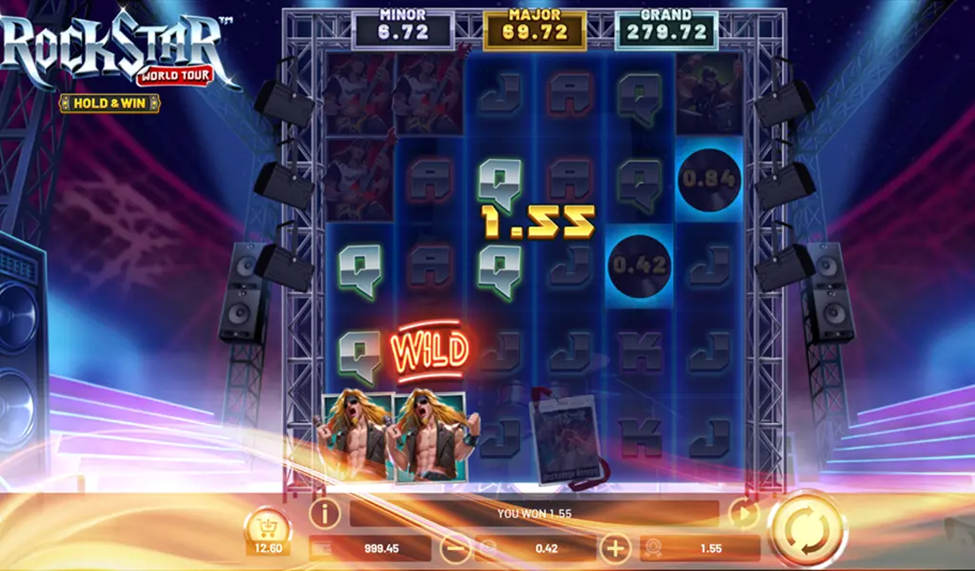Viewport: 975px width, 571px height.
Task: Open the info paytable button
Action: [324, 514]
